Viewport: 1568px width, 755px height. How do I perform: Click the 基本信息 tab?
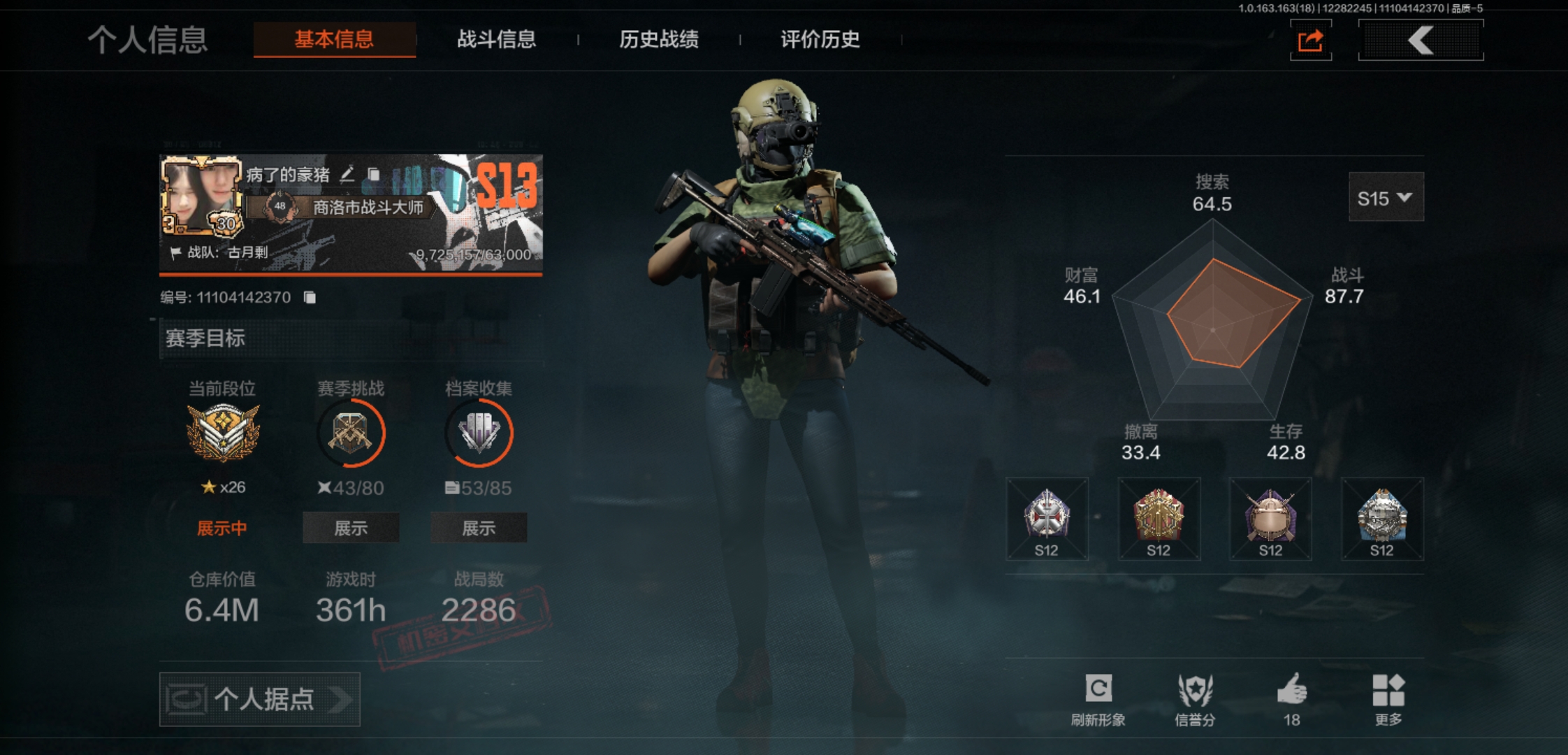334,39
